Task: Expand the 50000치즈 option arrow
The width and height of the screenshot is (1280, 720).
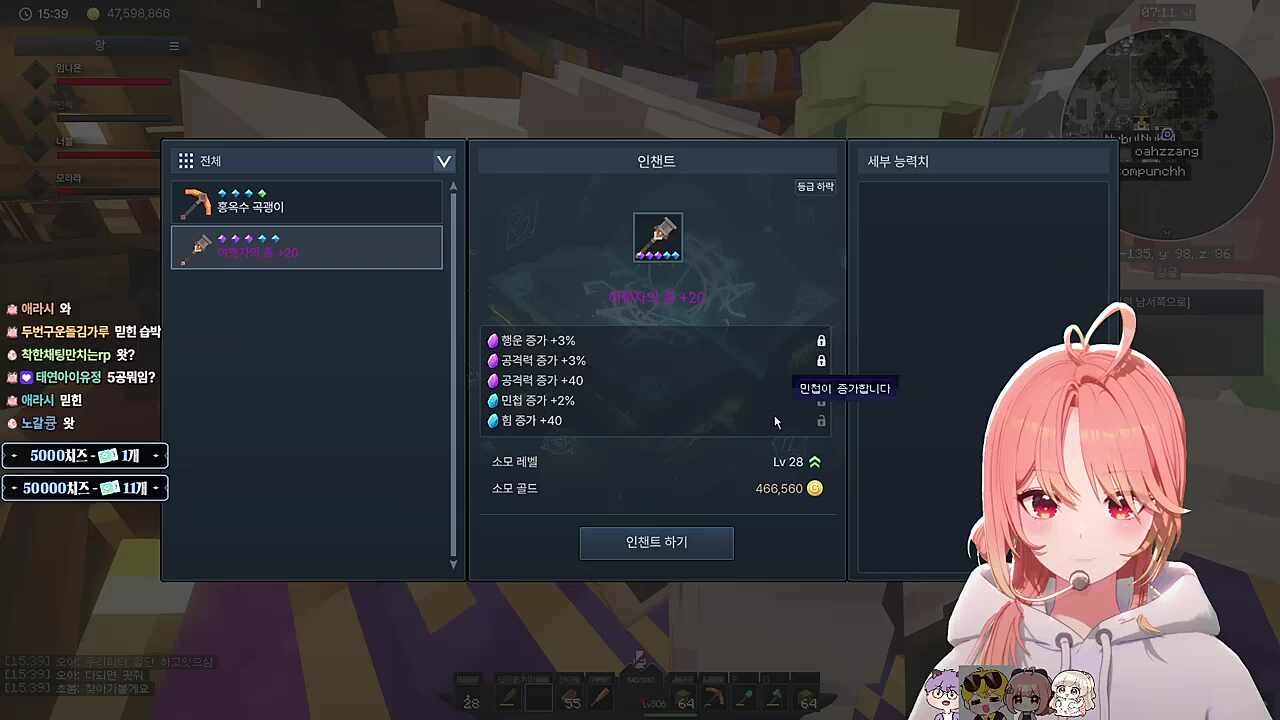Action: [156, 488]
